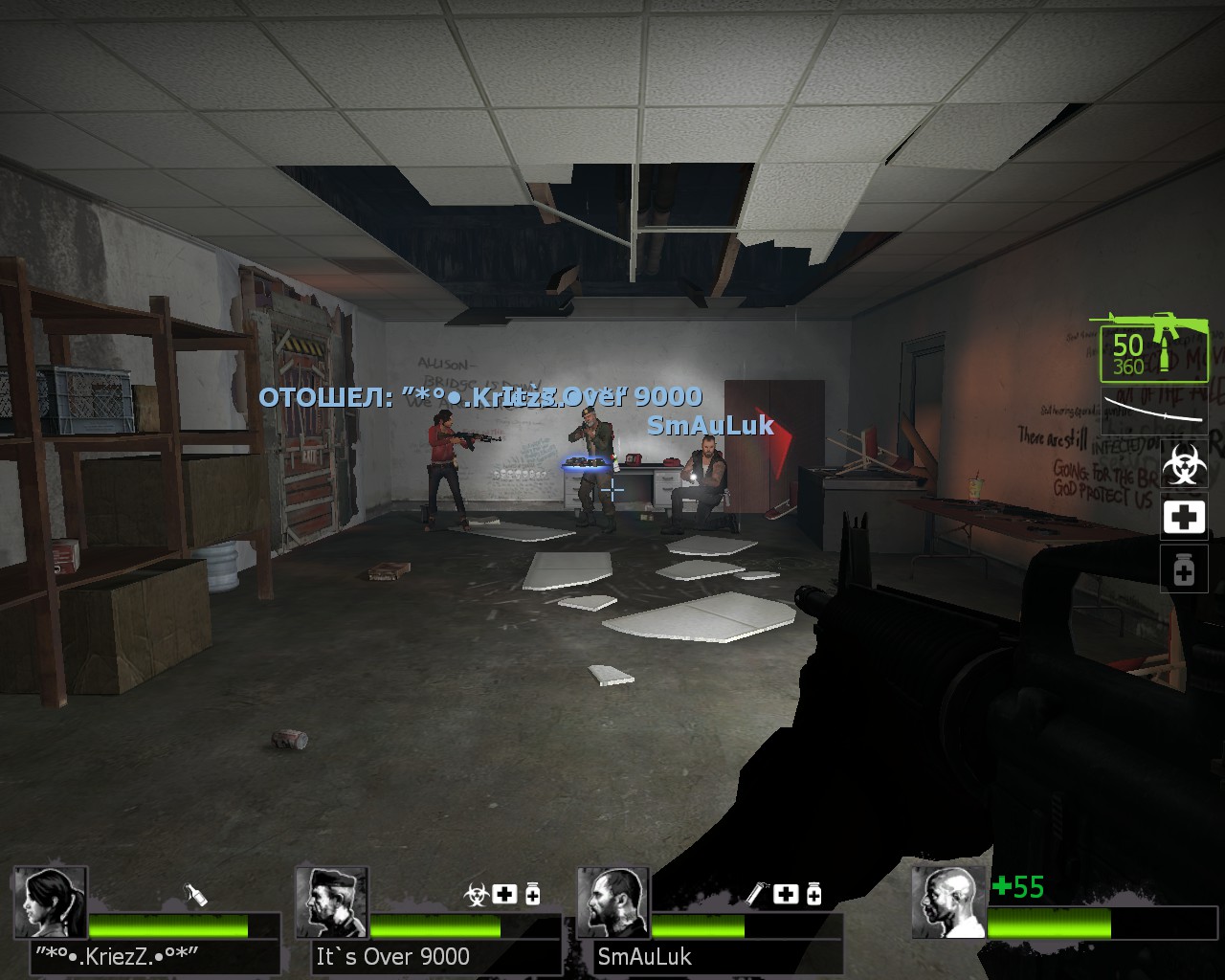Click SmAuLuk's pain pills icon

pyautogui.click(x=813, y=894)
